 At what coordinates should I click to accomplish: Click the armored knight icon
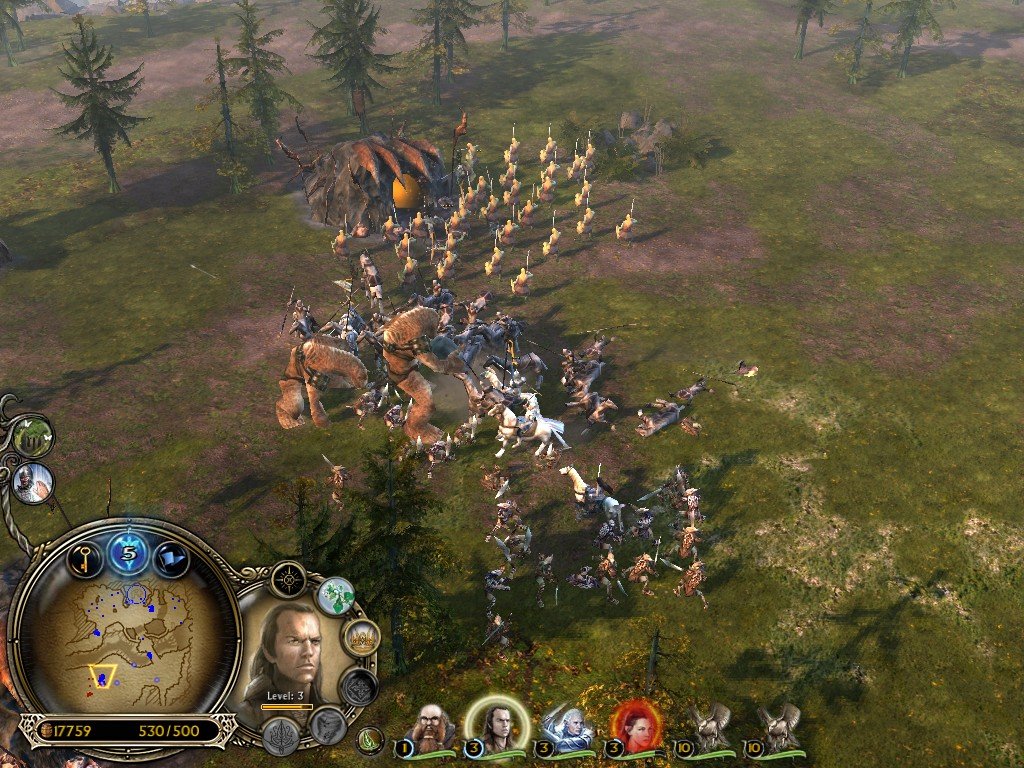[33, 483]
